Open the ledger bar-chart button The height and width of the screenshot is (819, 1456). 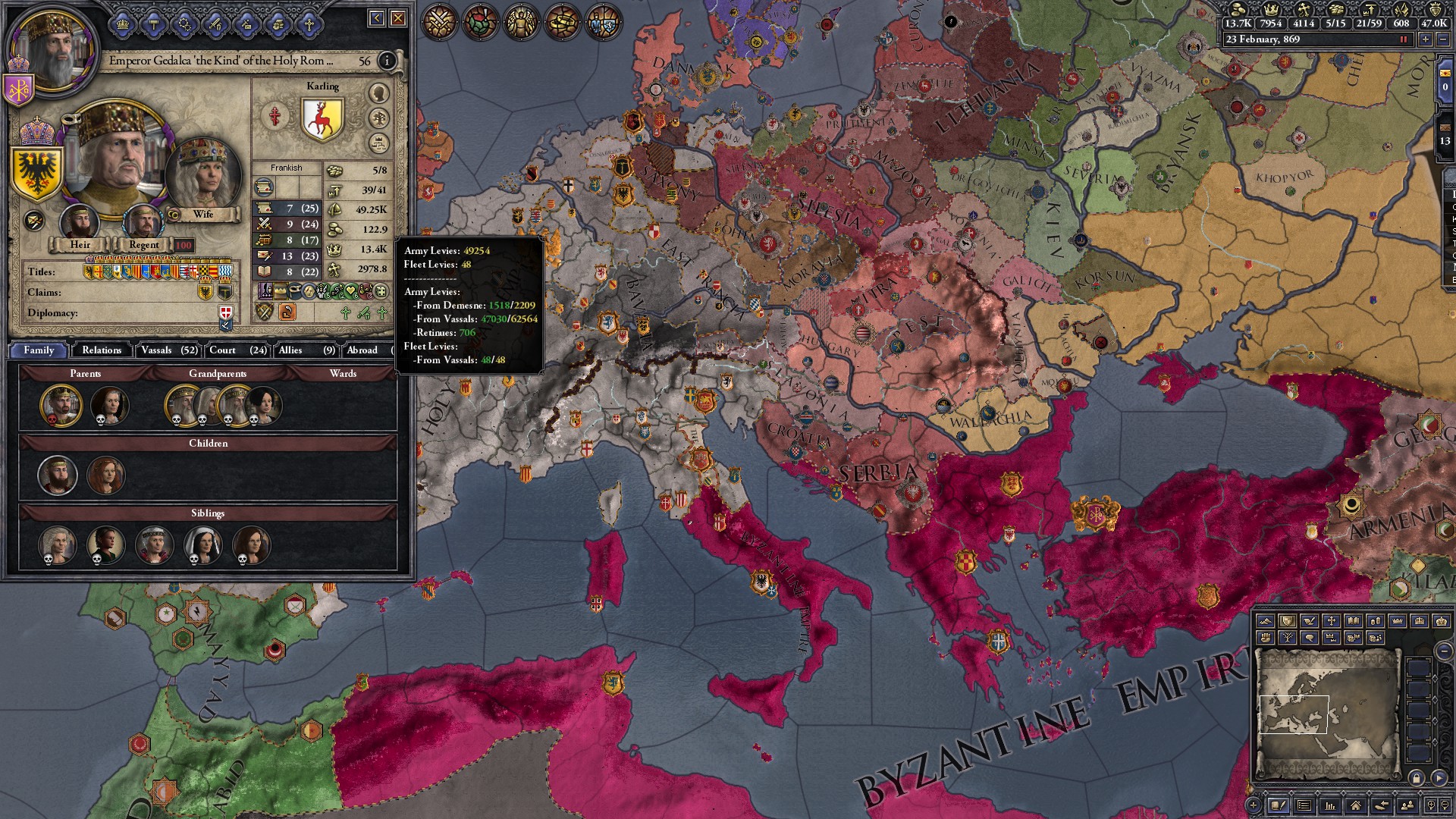(x=1329, y=805)
